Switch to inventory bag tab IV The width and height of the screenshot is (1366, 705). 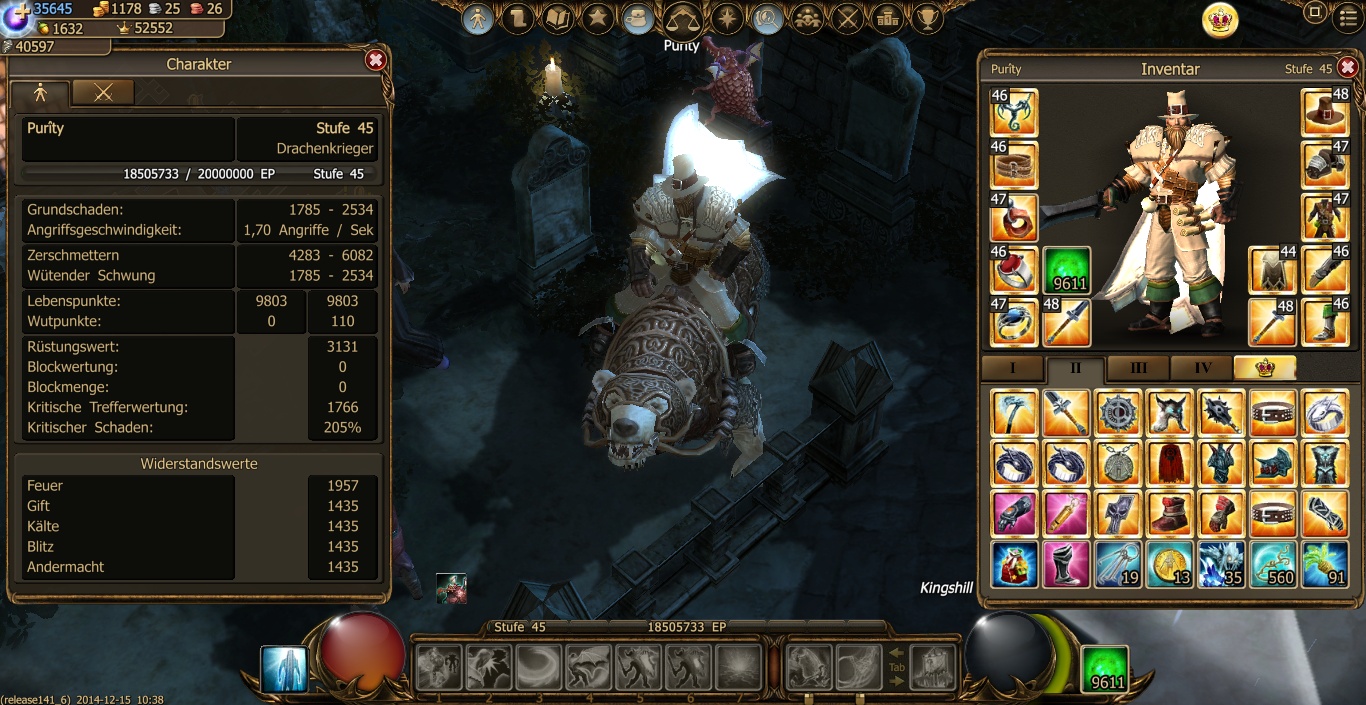pyautogui.click(x=1202, y=368)
